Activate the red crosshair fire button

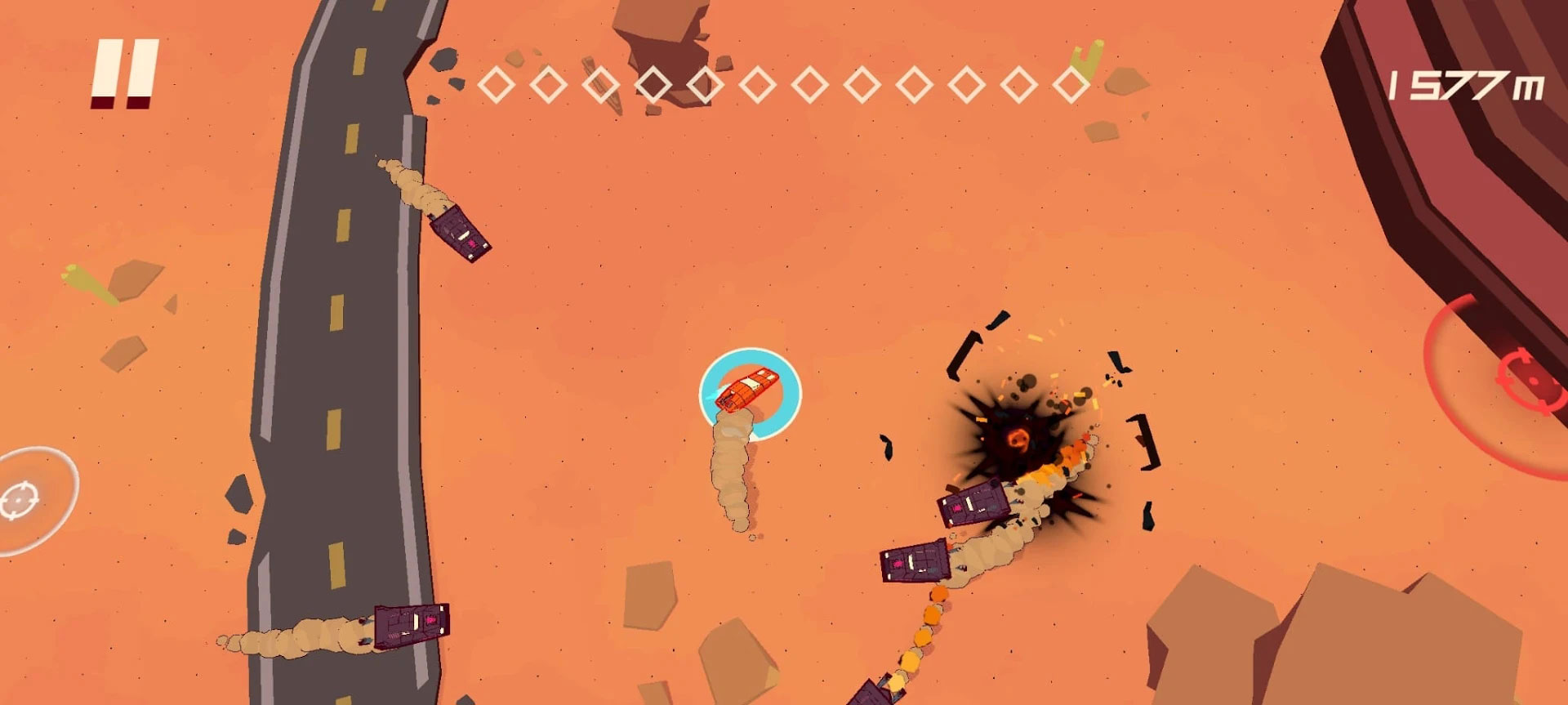tap(1526, 378)
